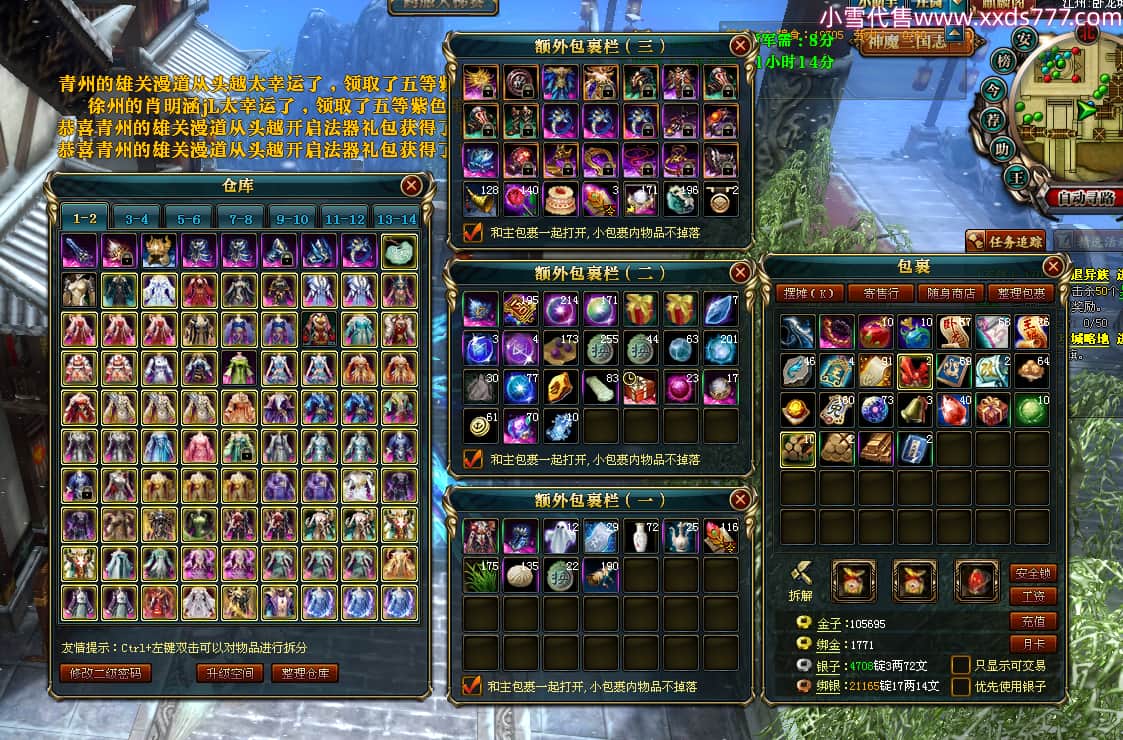Open the 摆摊(K) stall button

[808, 293]
